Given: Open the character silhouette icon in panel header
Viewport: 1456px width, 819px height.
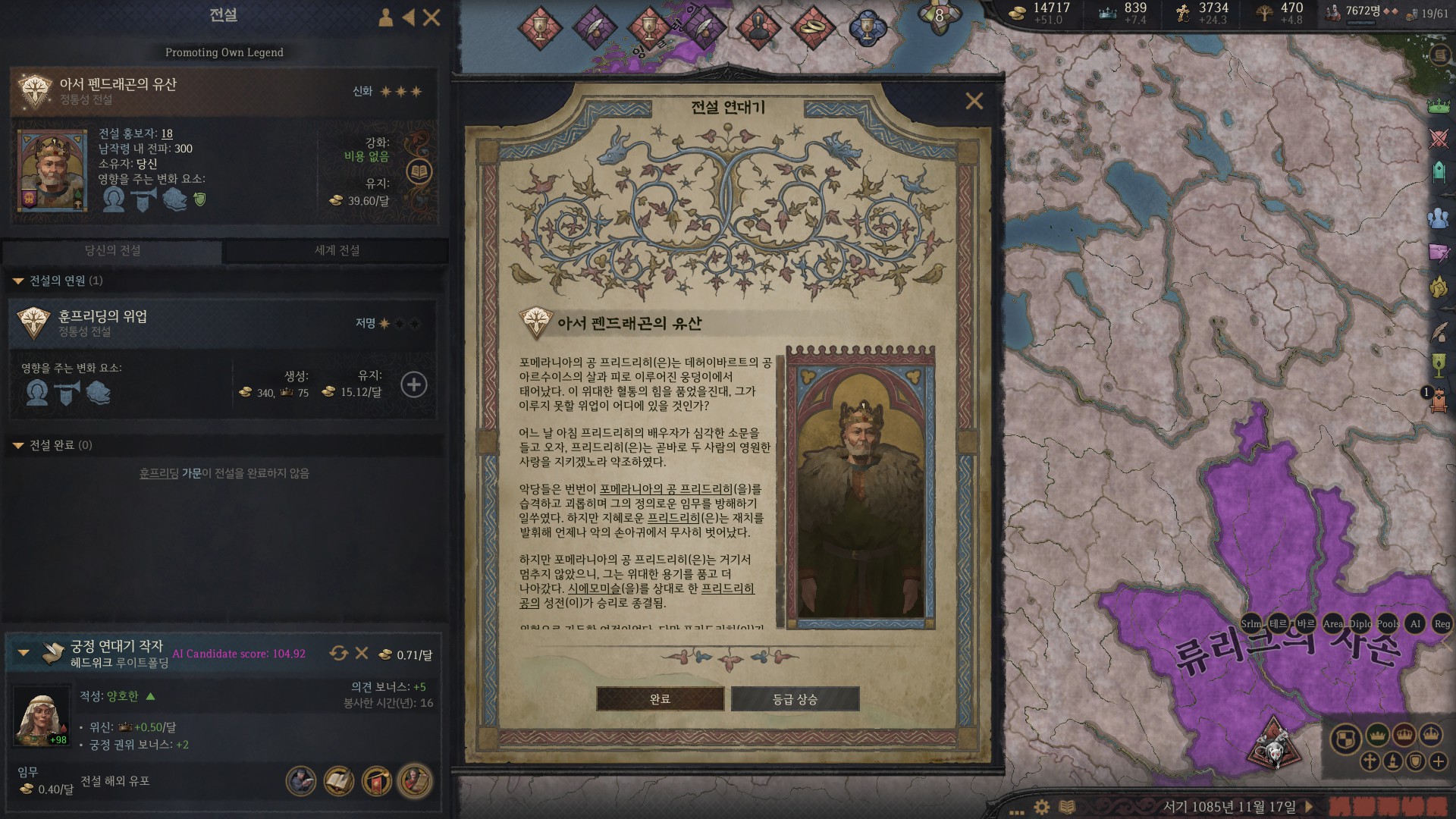Looking at the screenshot, I should point(385,17).
